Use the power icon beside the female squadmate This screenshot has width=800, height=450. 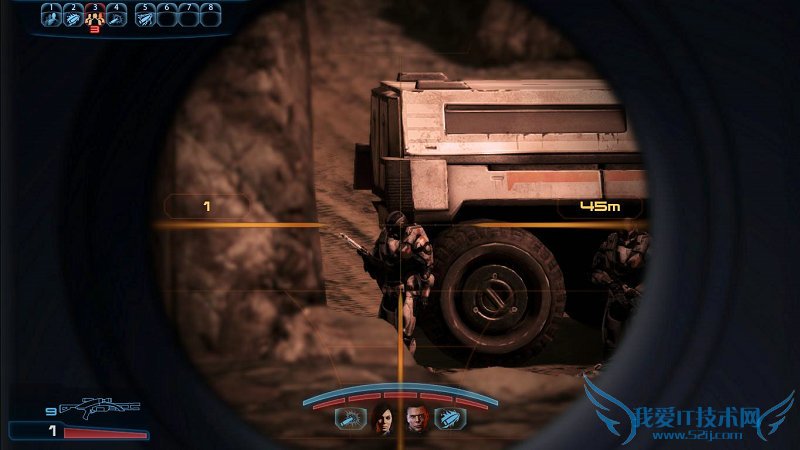pyautogui.click(x=350, y=420)
